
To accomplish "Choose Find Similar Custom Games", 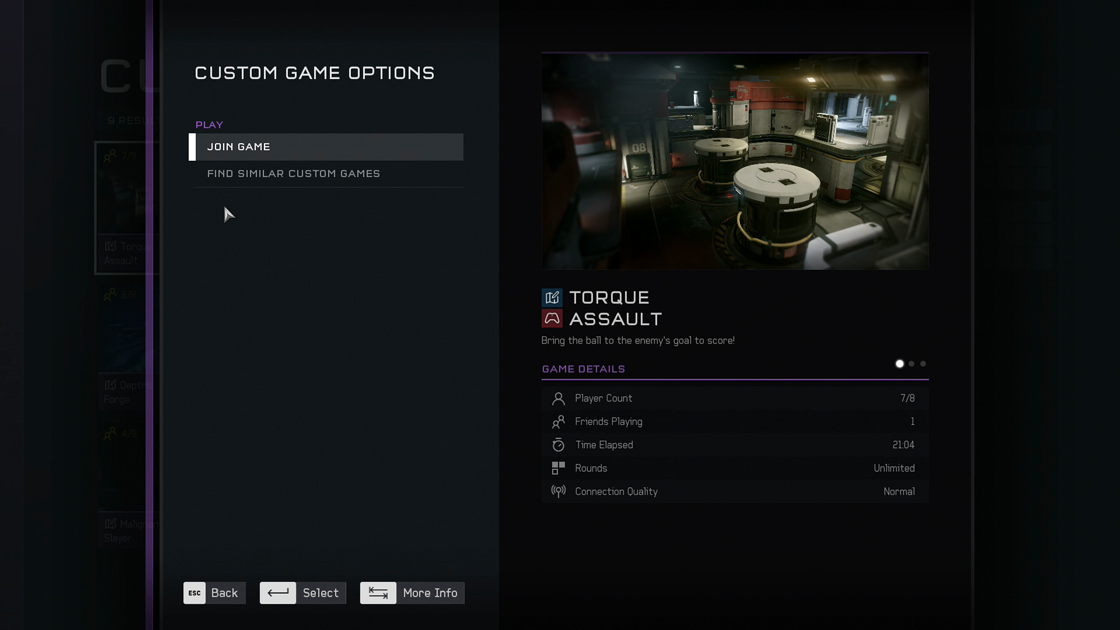I will coord(328,174).
